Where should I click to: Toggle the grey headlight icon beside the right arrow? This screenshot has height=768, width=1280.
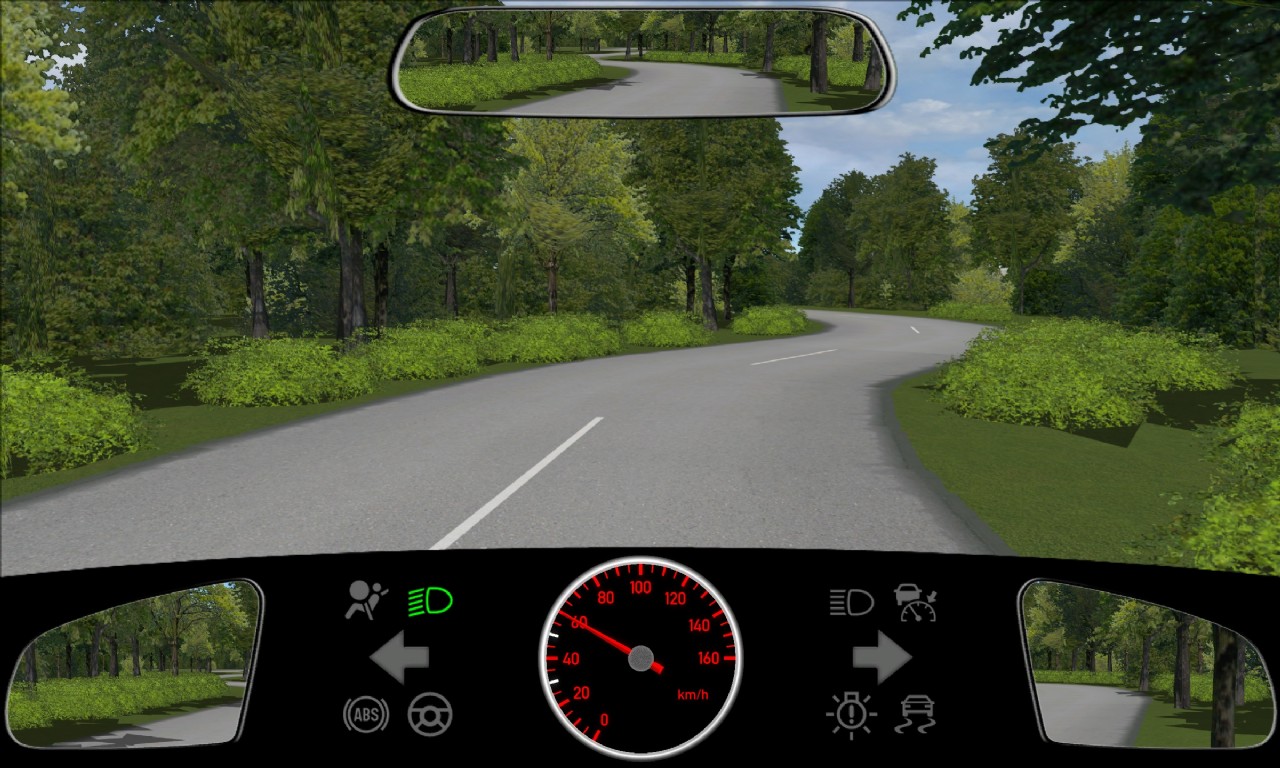(851, 602)
